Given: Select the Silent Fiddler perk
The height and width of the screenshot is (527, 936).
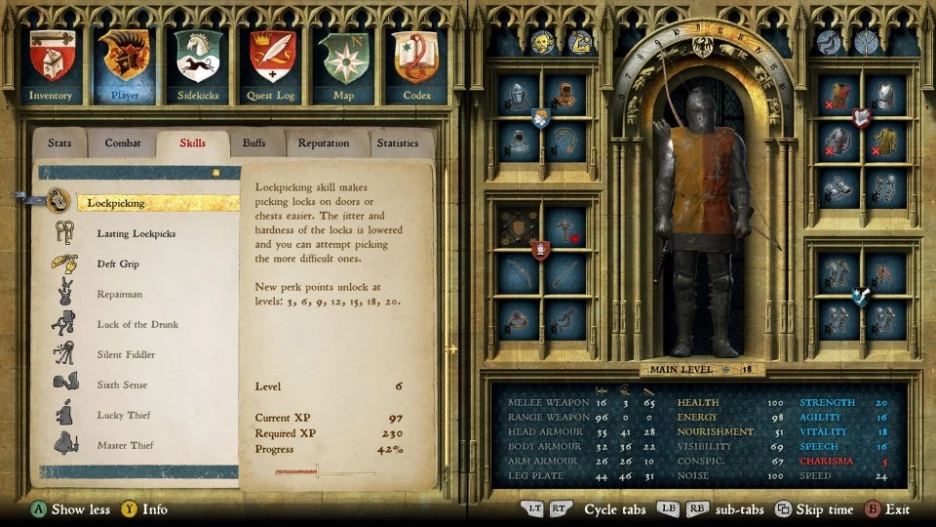Looking at the screenshot, I should point(126,354).
